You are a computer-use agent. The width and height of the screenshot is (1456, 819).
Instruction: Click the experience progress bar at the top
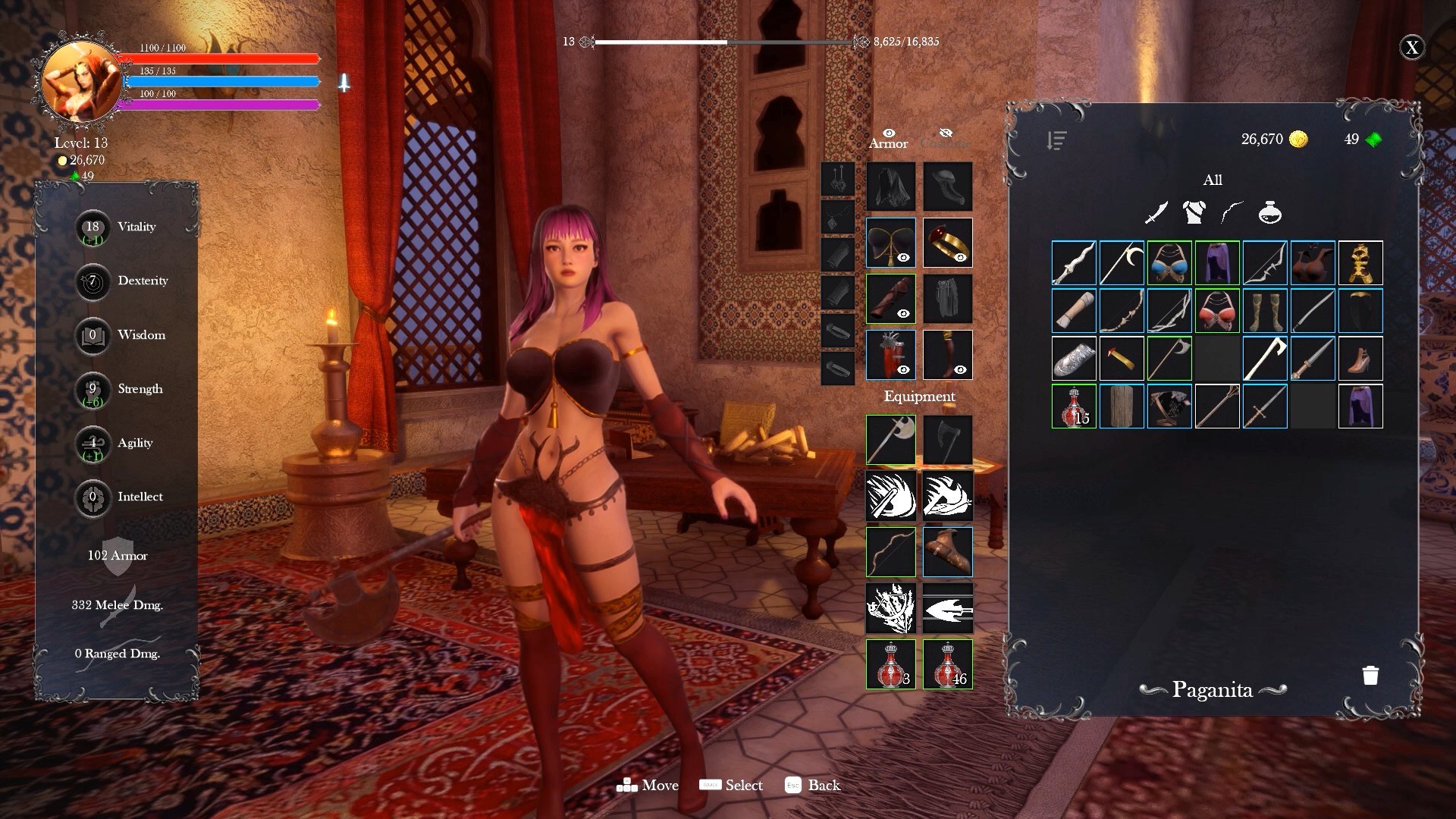[724, 43]
